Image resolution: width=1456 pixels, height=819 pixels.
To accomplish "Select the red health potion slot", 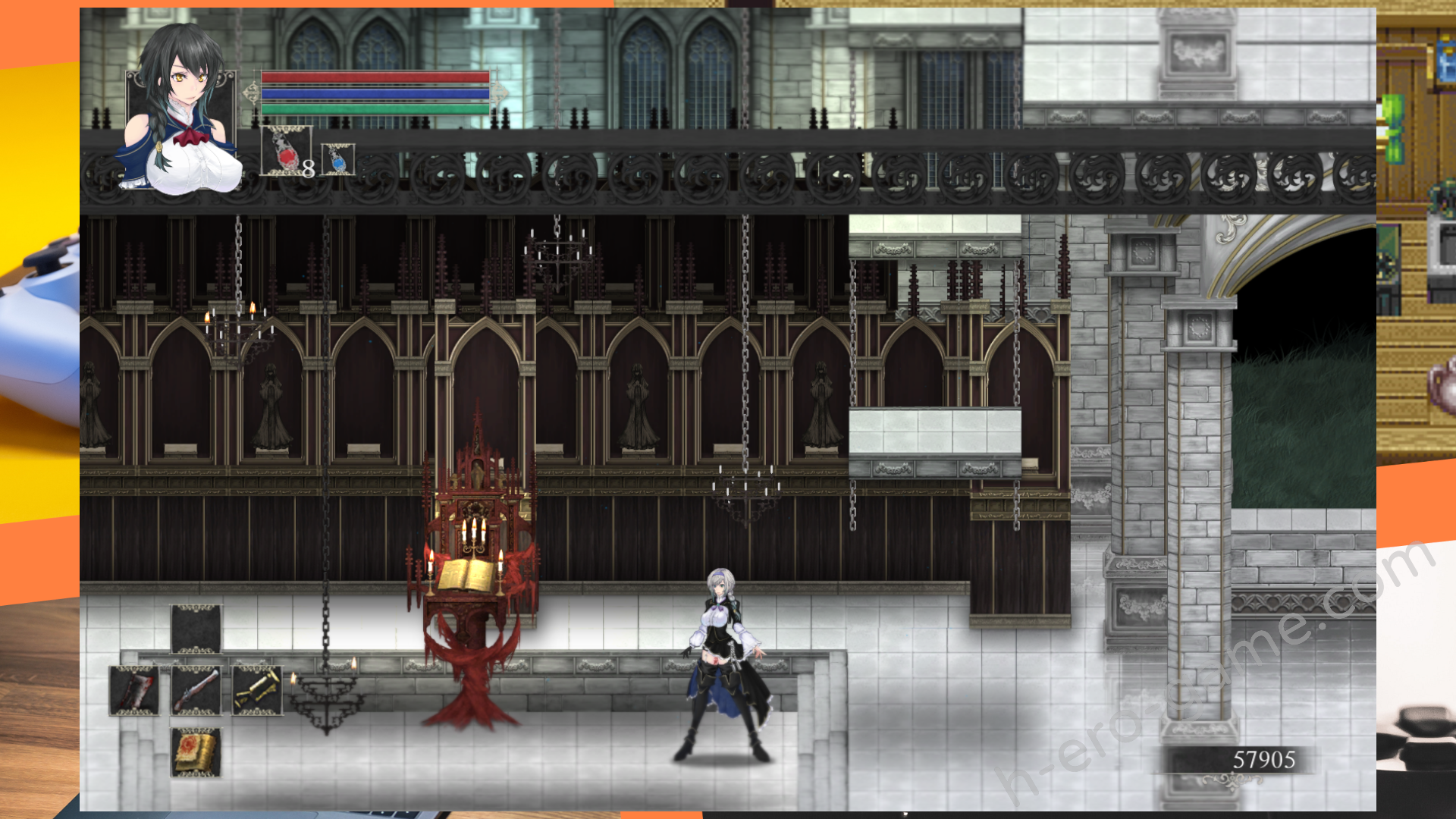I will tap(286, 150).
